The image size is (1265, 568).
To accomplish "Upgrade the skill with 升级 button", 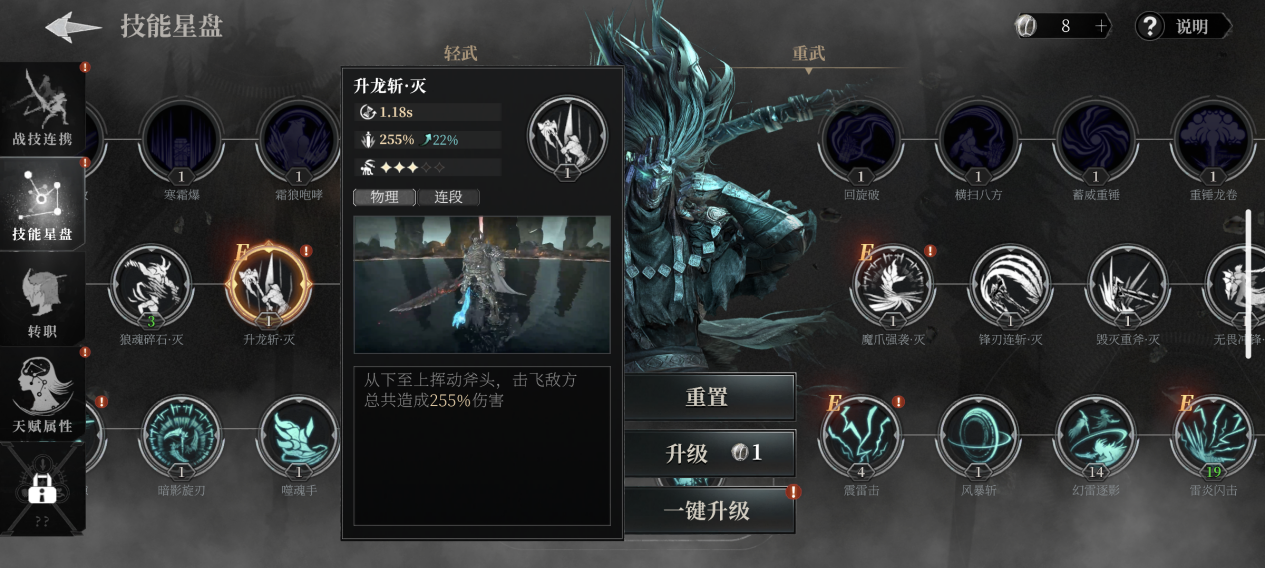I will pyautogui.click(x=708, y=454).
